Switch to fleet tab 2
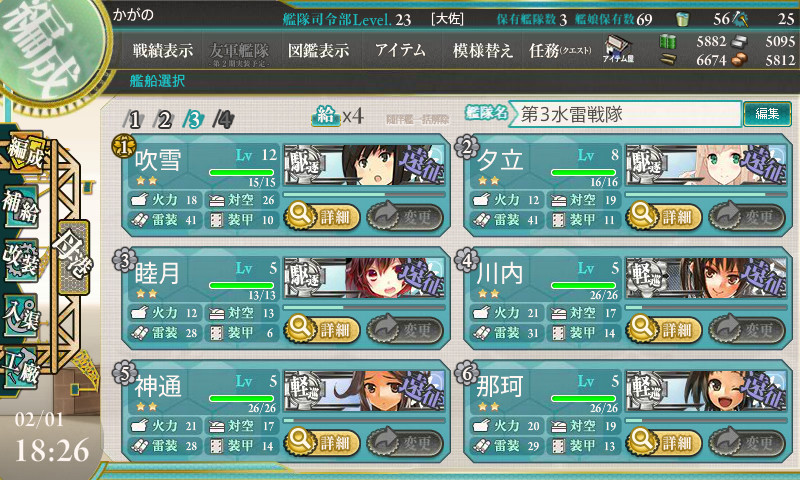This screenshot has height=480, width=800. [x=165, y=119]
